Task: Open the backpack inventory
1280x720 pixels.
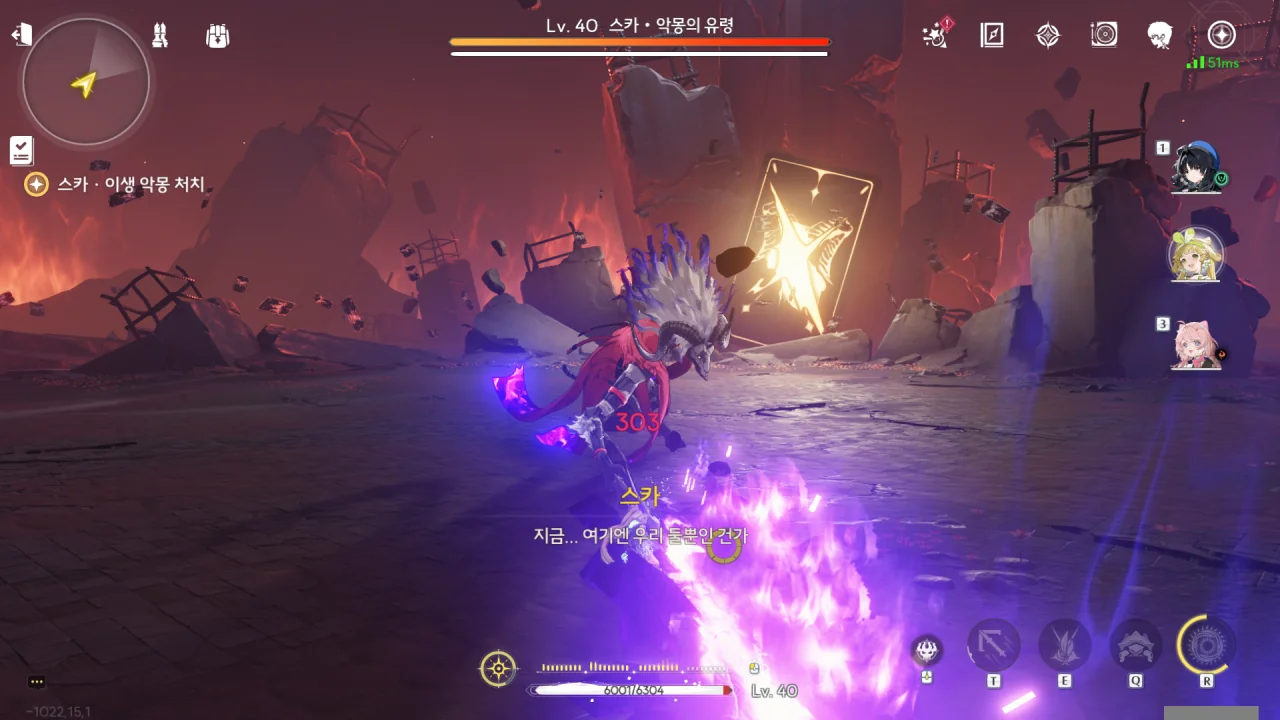Action: (x=217, y=36)
